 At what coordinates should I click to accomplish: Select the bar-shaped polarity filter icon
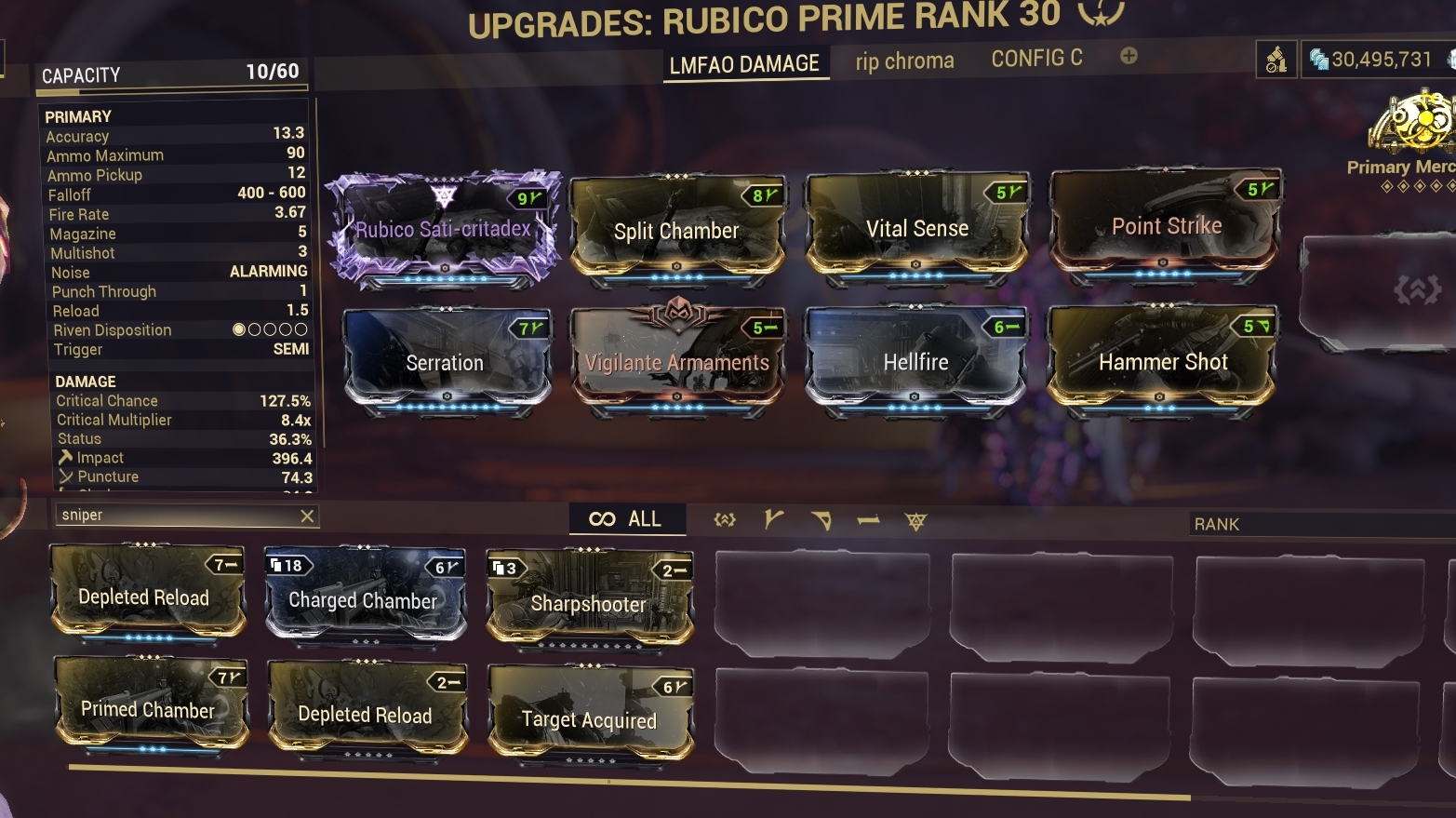pyautogui.click(x=868, y=520)
